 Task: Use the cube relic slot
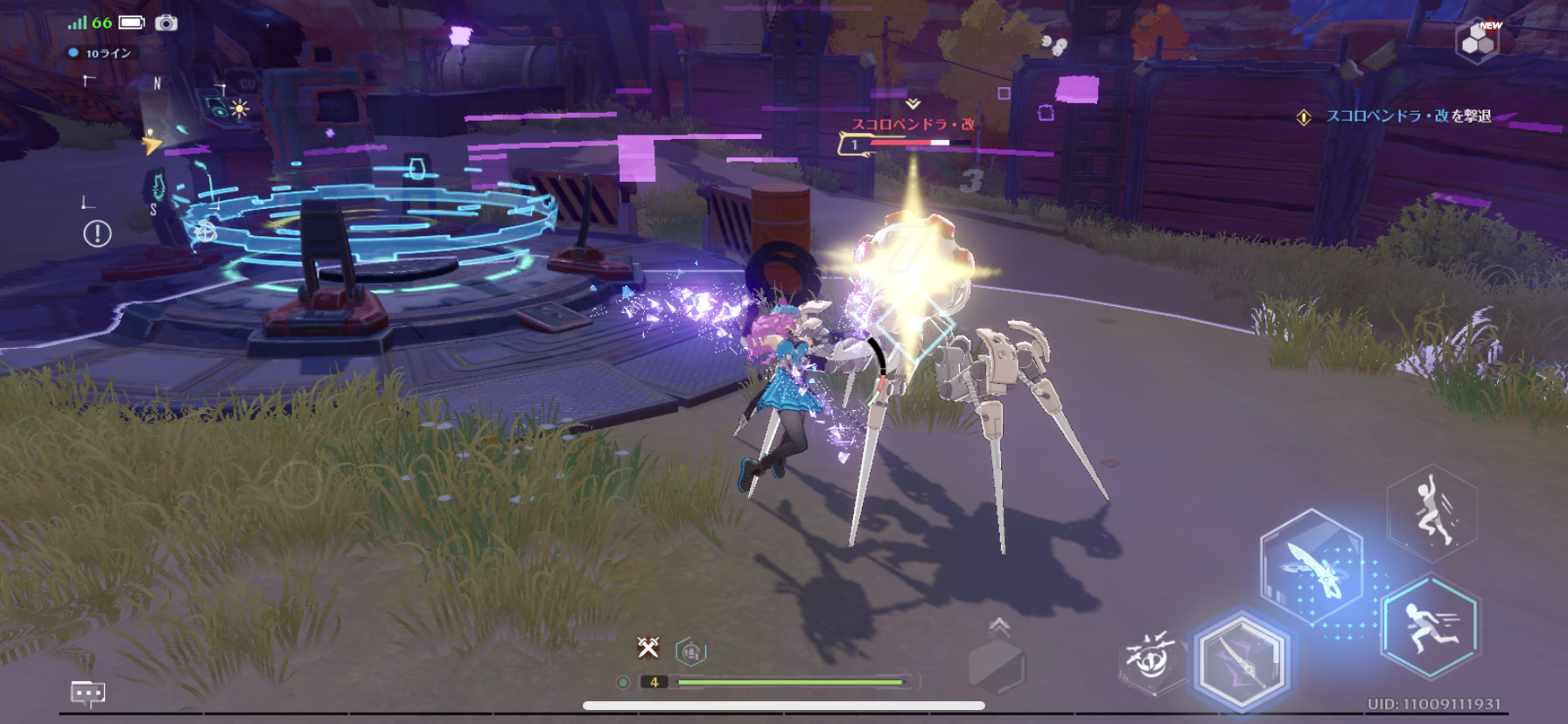pos(997,666)
